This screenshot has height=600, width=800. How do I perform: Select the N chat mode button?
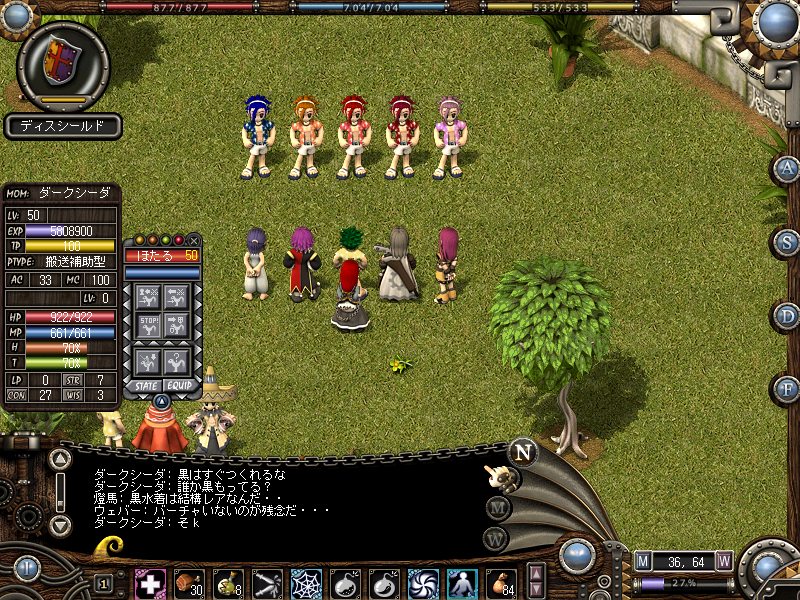click(521, 451)
